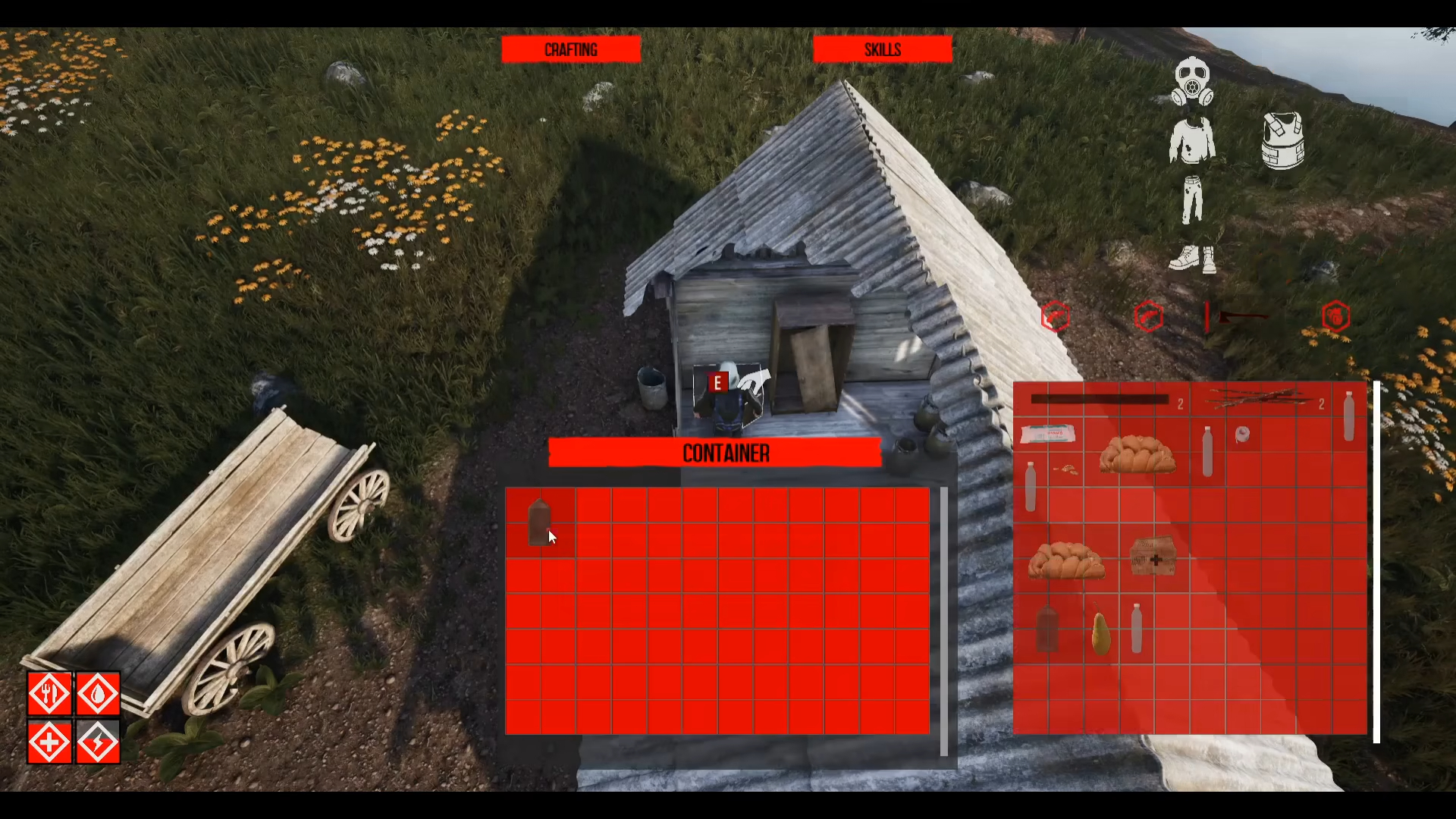This screenshot has width=1456, height=819.
Task: Select the bundle of sticks in inventory
Action: click(x=1259, y=398)
